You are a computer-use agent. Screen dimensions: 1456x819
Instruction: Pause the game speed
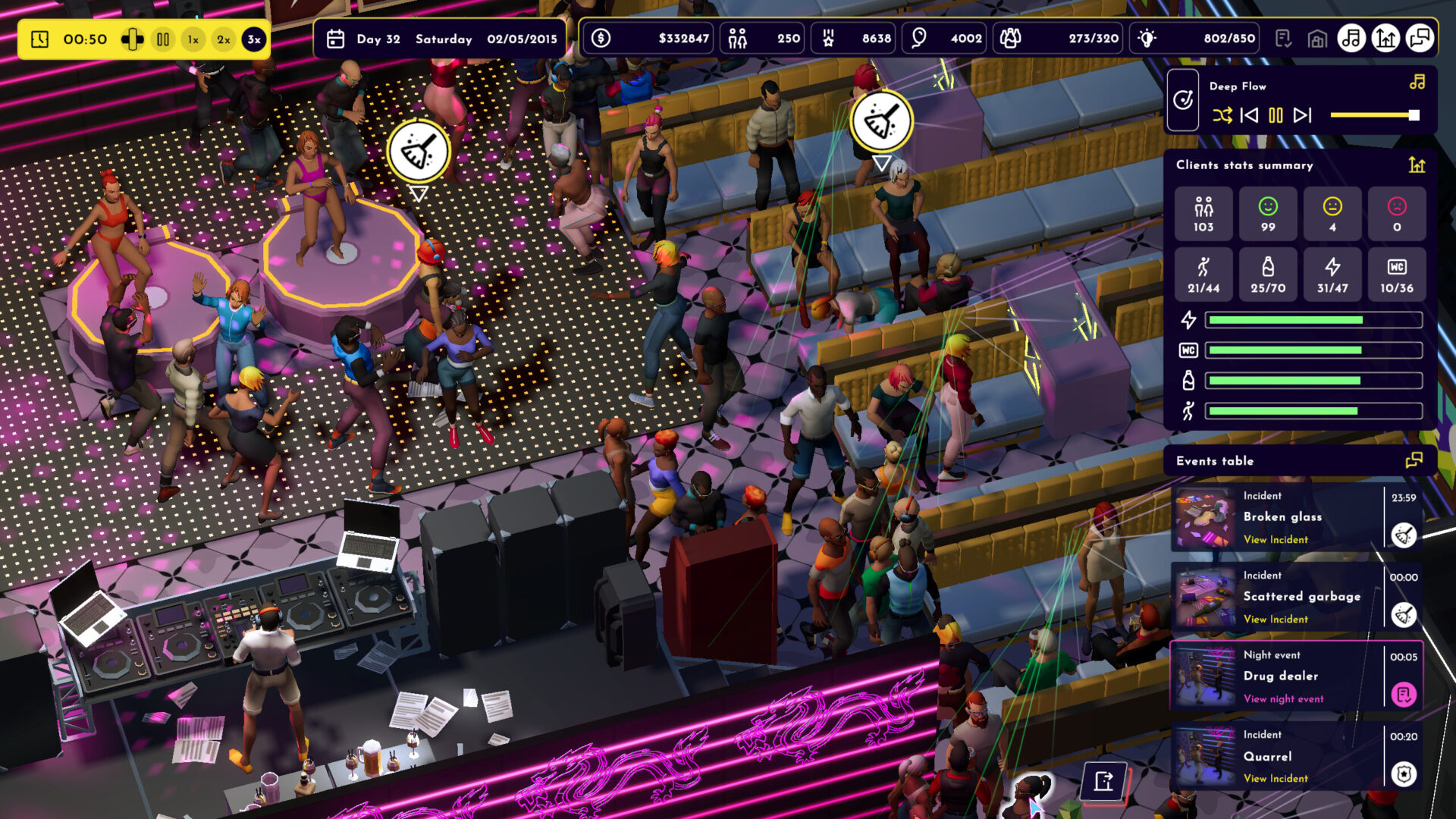click(x=163, y=39)
